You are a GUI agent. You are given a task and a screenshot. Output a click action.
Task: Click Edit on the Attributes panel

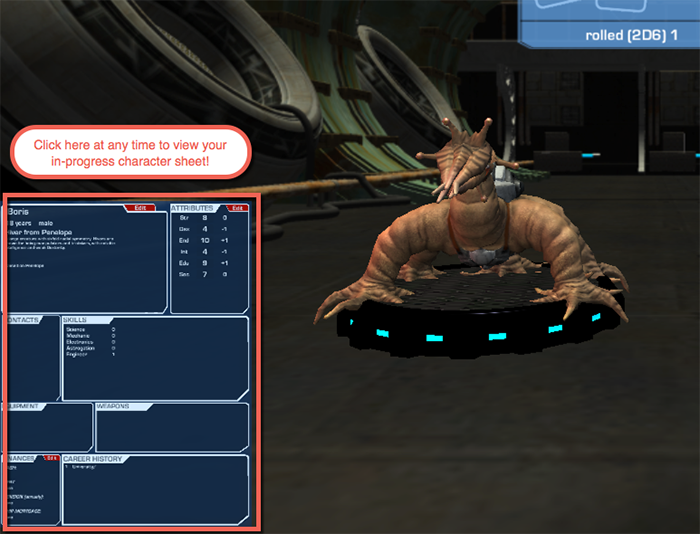tap(237, 208)
